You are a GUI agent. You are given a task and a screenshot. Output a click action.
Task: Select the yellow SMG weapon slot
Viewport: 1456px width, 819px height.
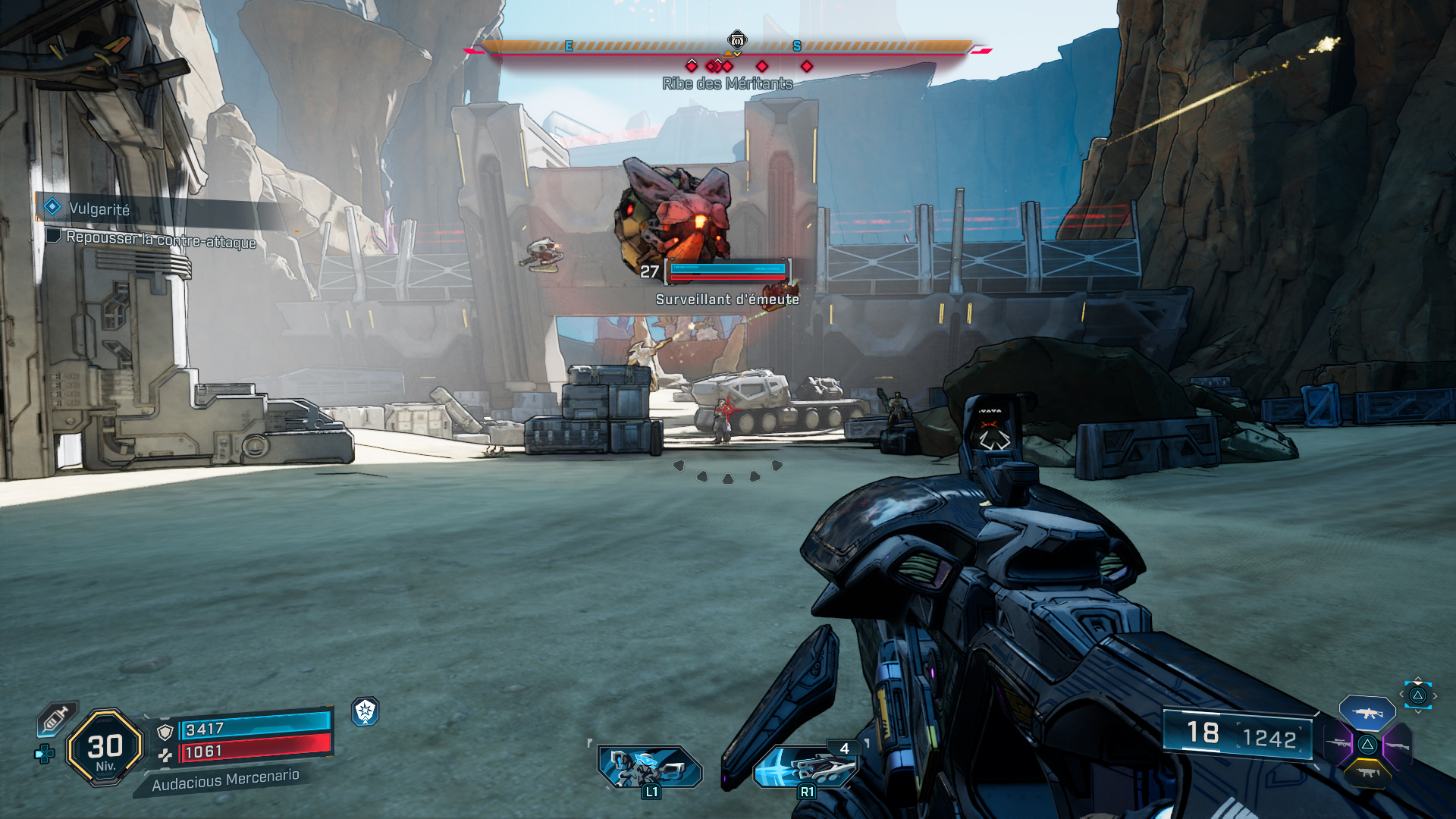(x=1367, y=773)
